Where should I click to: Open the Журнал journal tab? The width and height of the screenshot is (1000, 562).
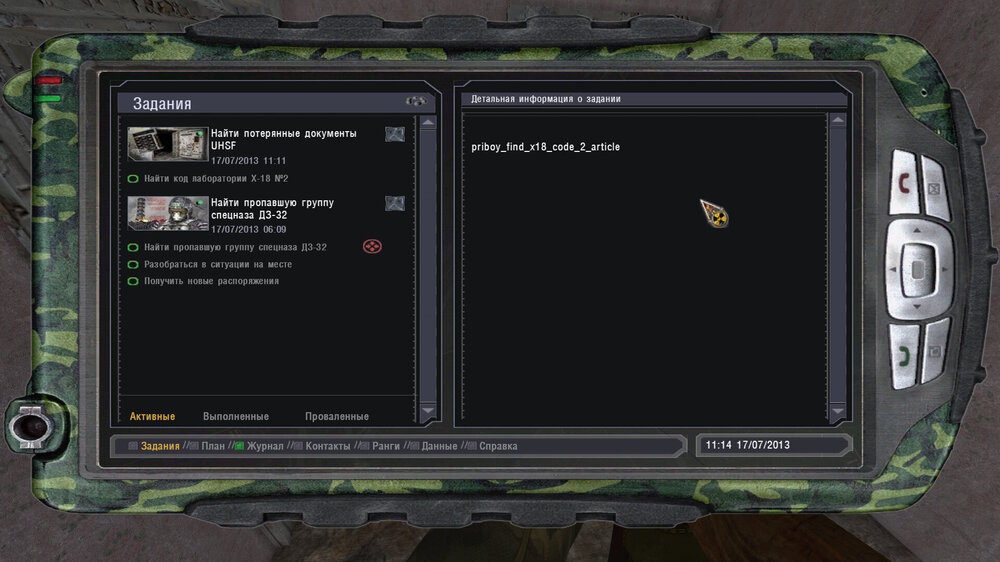point(265,446)
